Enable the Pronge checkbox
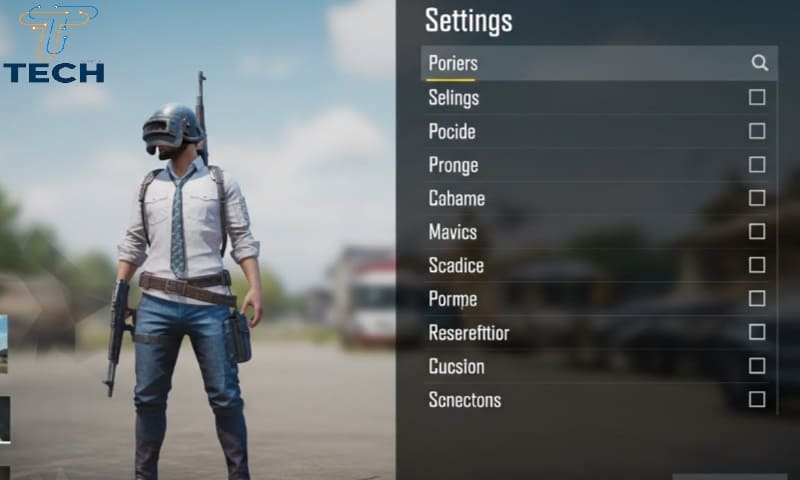The width and height of the screenshot is (800, 480). [x=757, y=164]
